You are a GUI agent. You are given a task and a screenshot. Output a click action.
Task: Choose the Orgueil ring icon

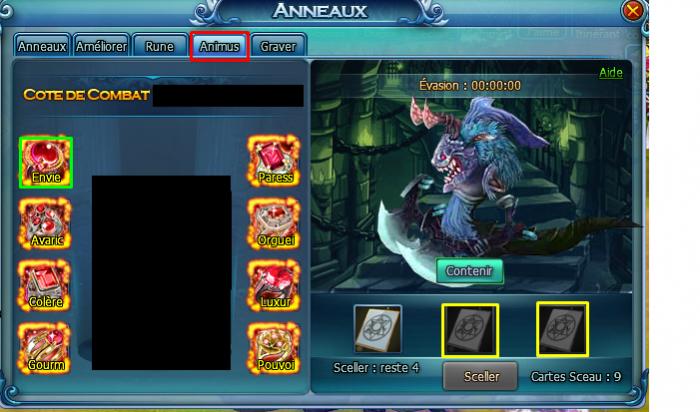coord(273,223)
